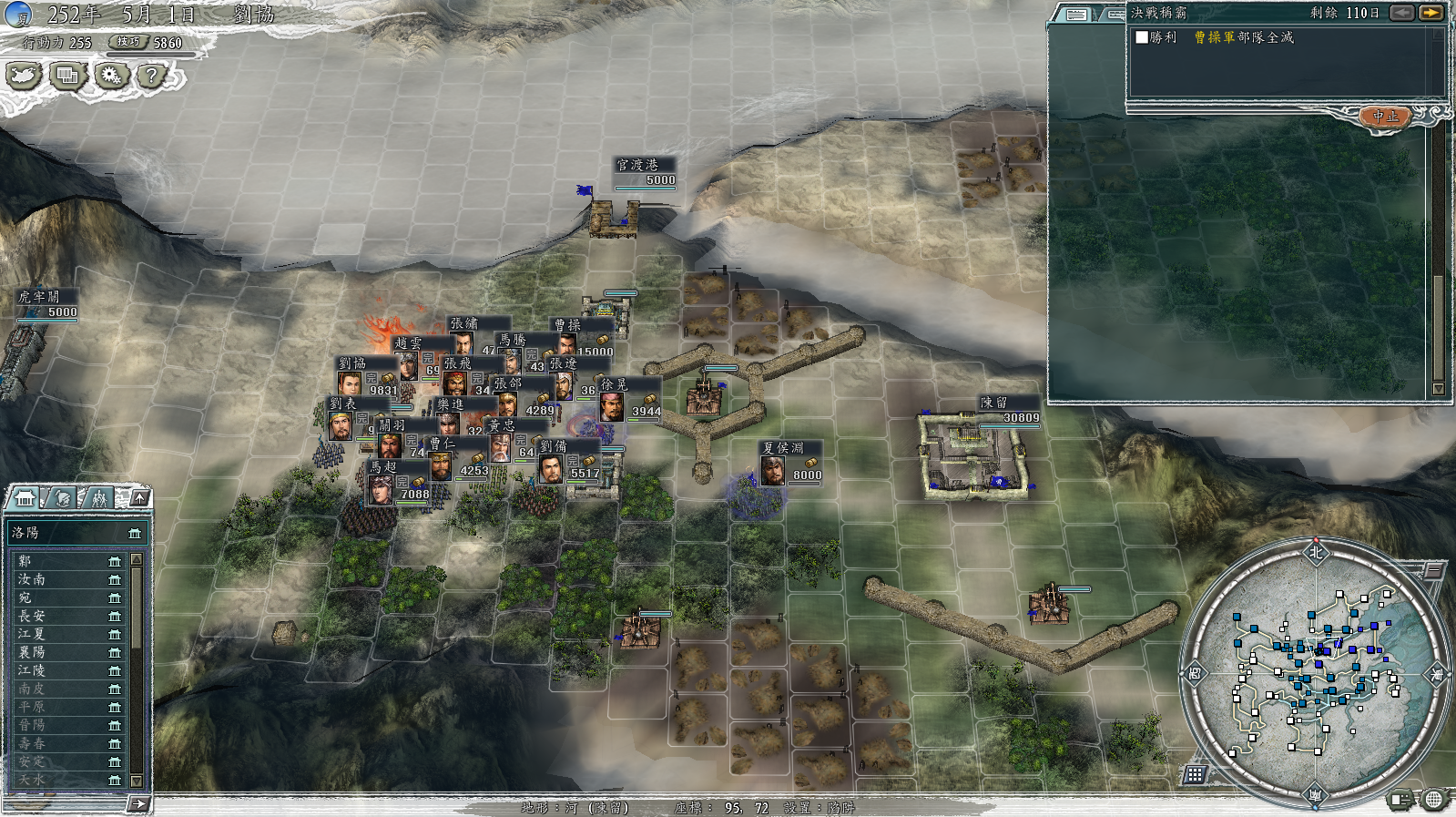Viewport: 1456px width, 817px height.
Task: Minimize the minimap with the minus button
Action: (x=1433, y=570)
